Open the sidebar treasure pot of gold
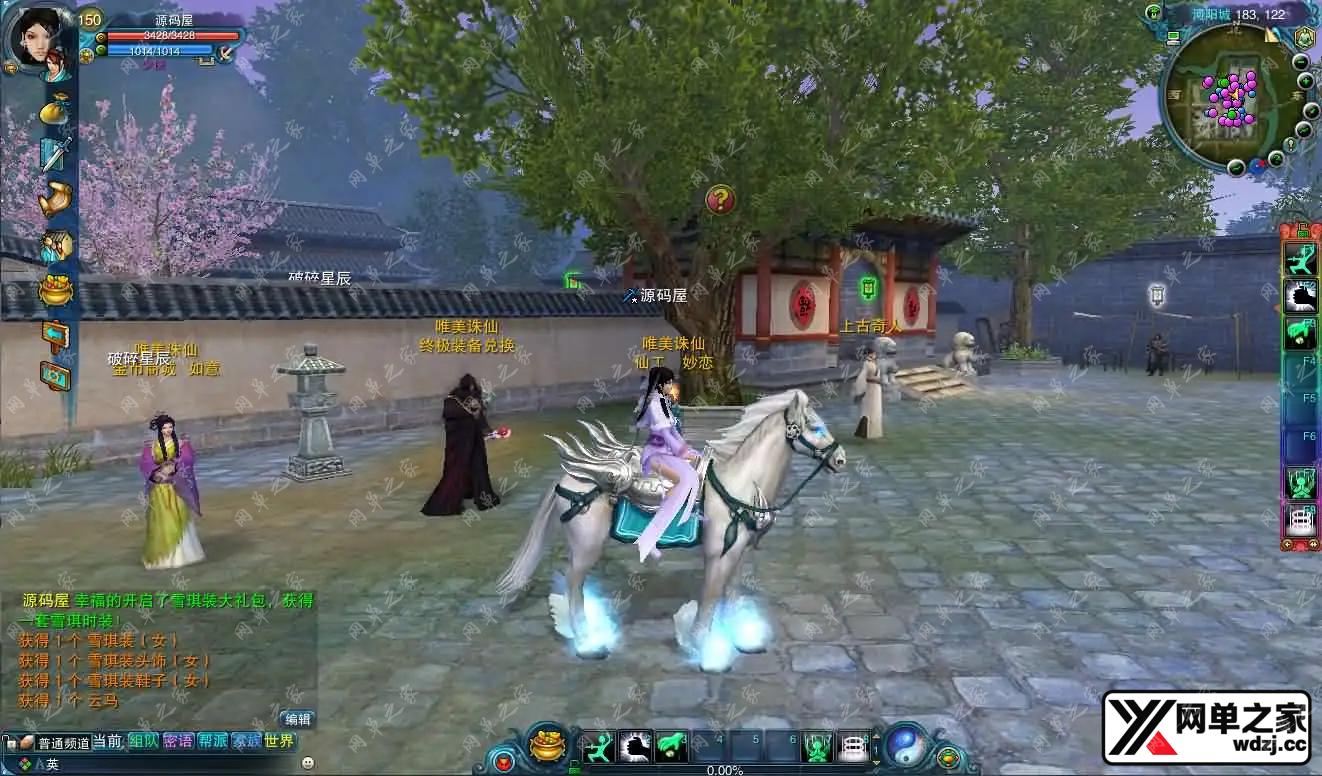The height and width of the screenshot is (776, 1322). [55, 290]
